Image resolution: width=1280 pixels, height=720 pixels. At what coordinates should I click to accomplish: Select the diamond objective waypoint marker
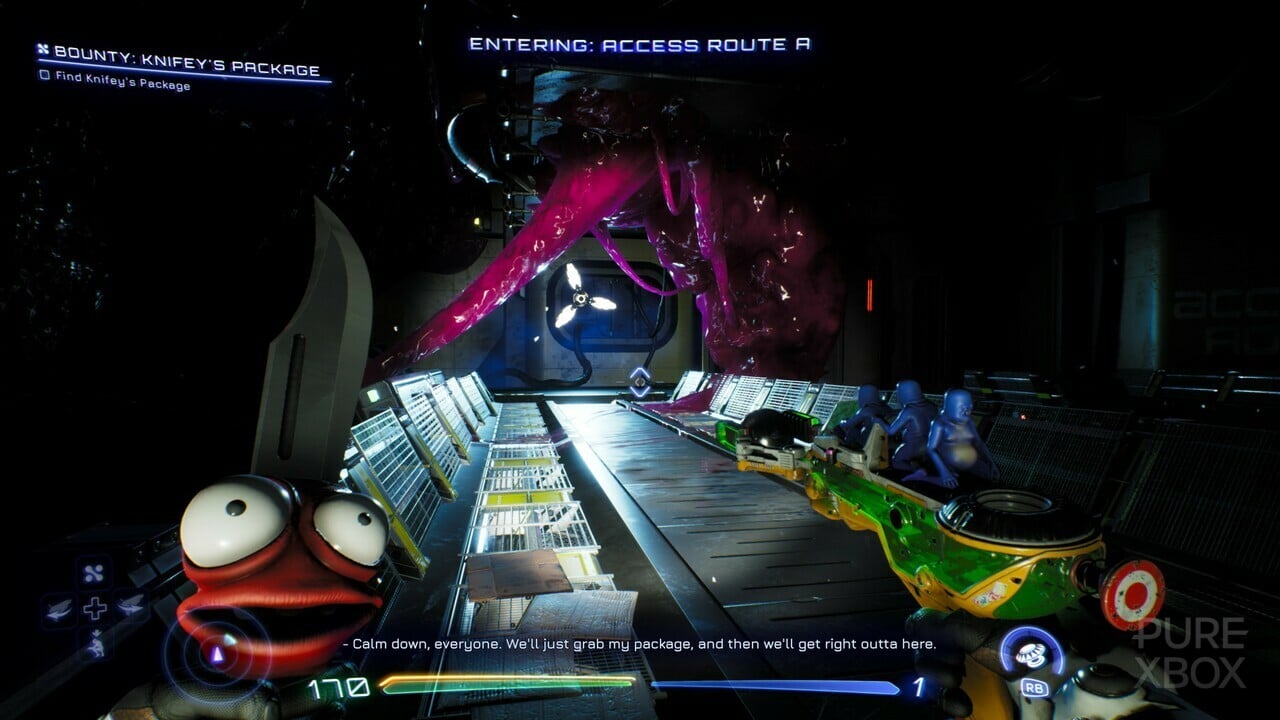(x=640, y=381)
